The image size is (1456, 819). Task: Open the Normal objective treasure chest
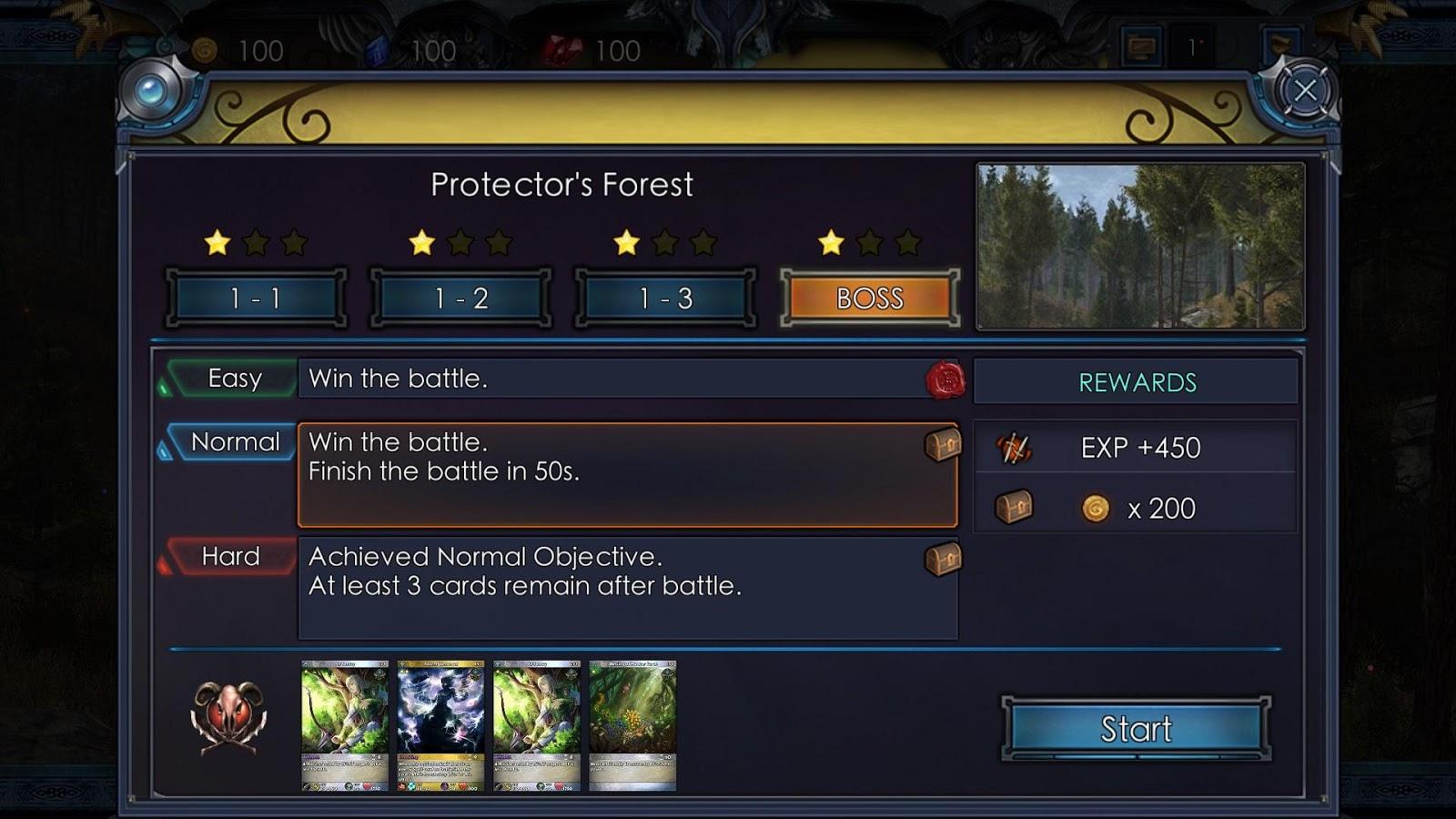coord(943,445)
